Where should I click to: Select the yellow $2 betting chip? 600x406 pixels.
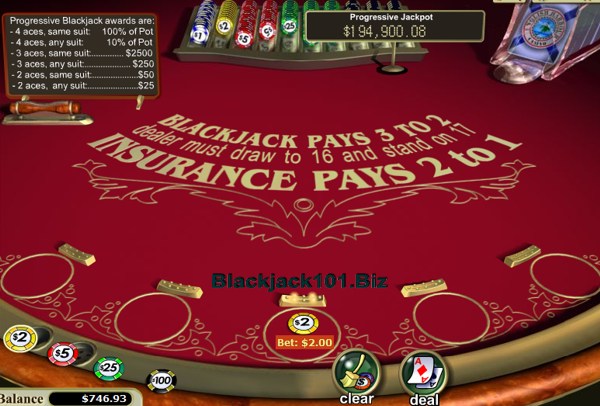pos(19,338)
